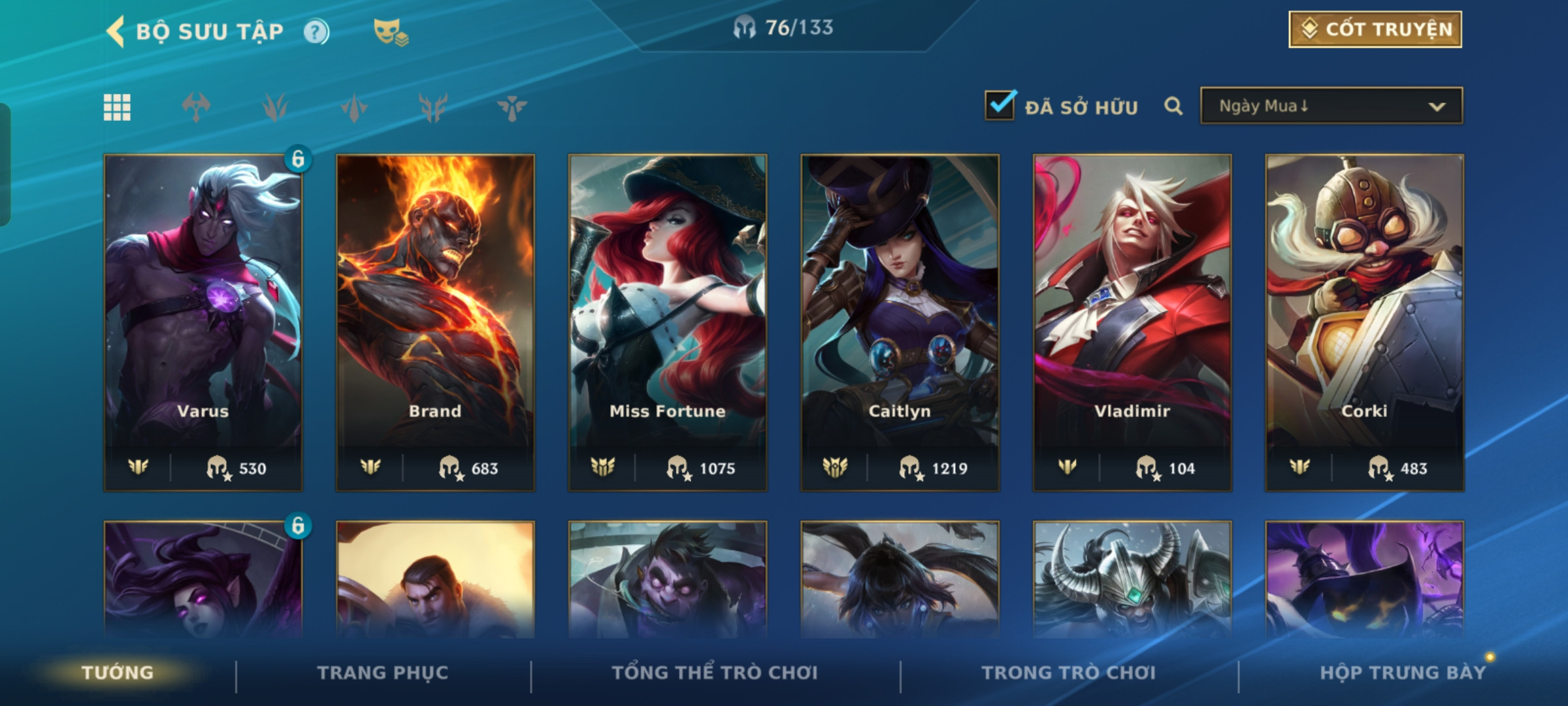Image resolution: width=1568 pixels, height=706 pixels.
Task: Select the Caitlyn champion card
Action: pyautogui.click(x=900, y=322)
